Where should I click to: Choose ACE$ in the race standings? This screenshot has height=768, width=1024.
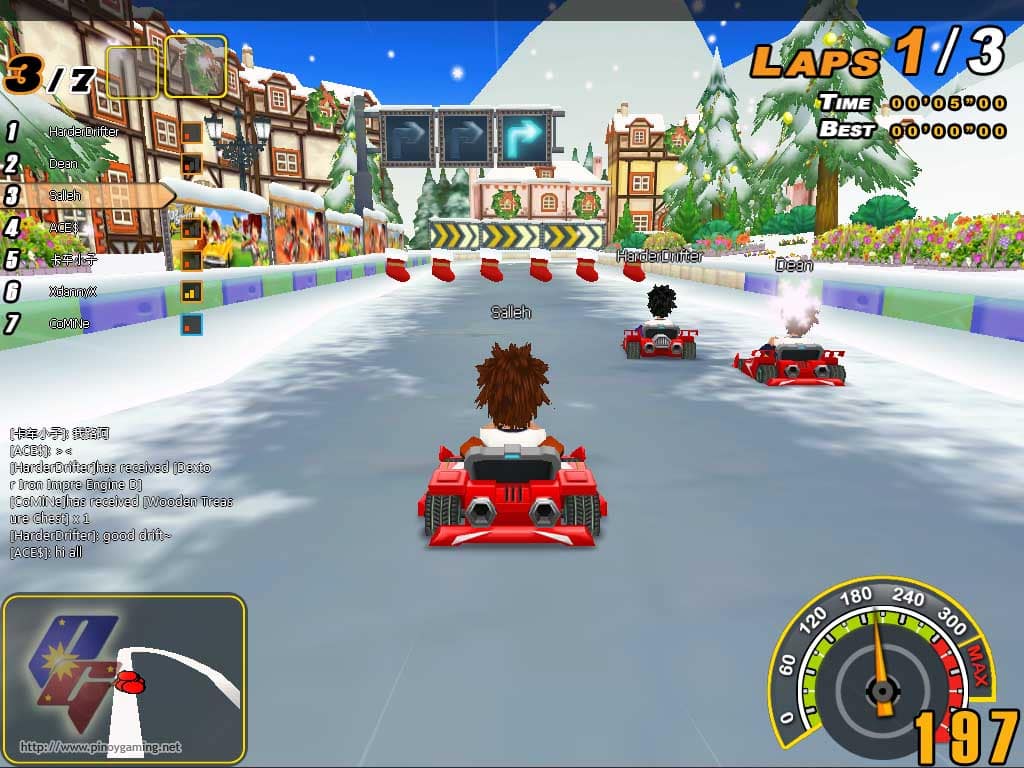(x=62, y=228)
